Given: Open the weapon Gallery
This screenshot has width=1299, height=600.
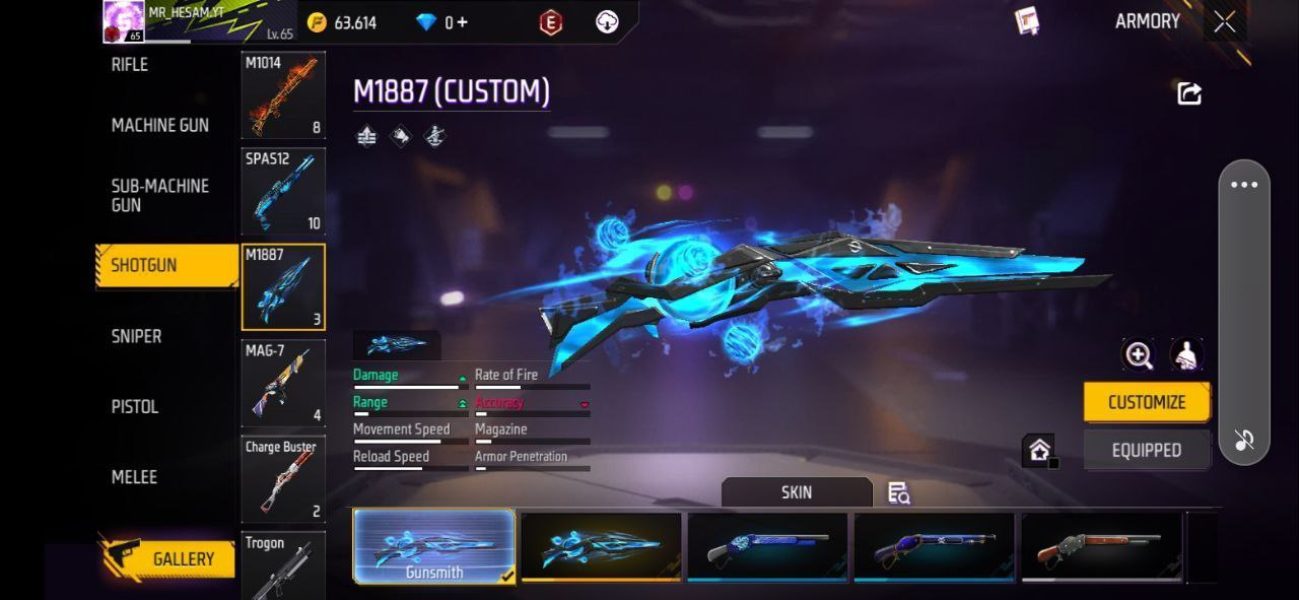Looking at the screenshot, I should tap(170, 559).
